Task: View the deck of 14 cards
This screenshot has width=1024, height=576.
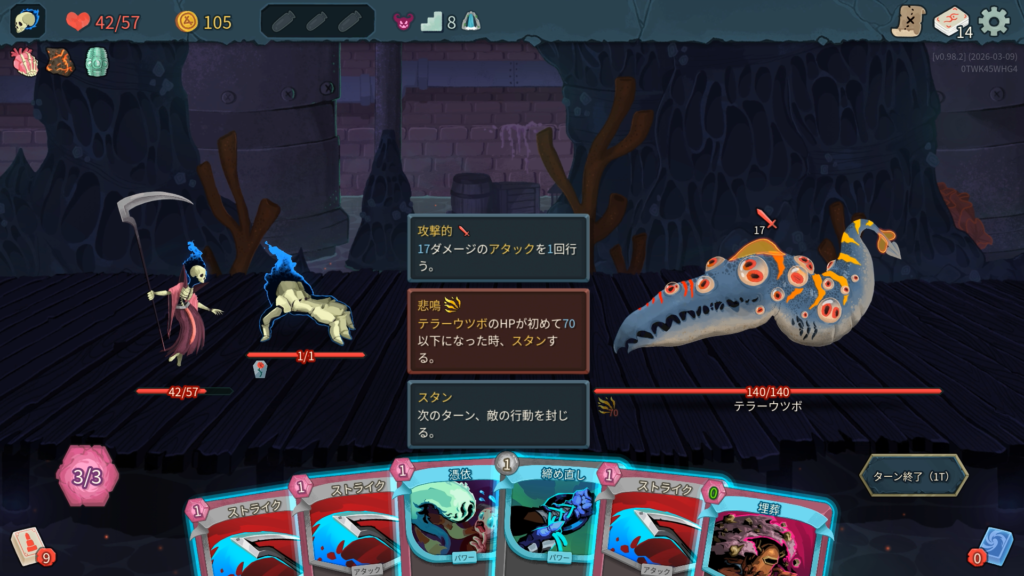Action: click(x=951, y=21)
